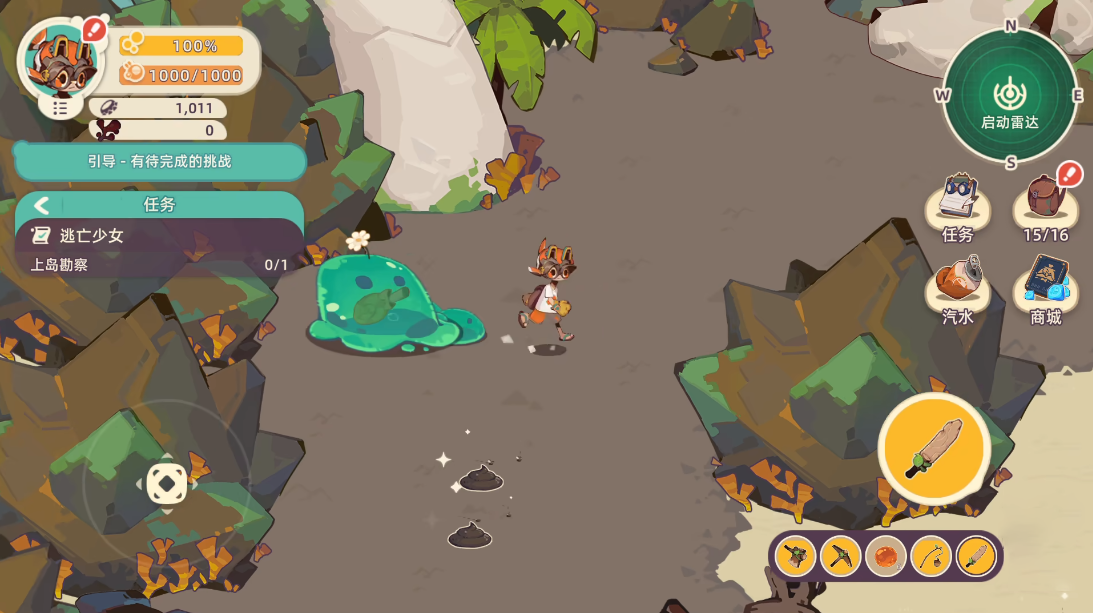Activate the radar with 启动雷达
Viewport: 1093px width, 613px height.
coord(1010,97)
